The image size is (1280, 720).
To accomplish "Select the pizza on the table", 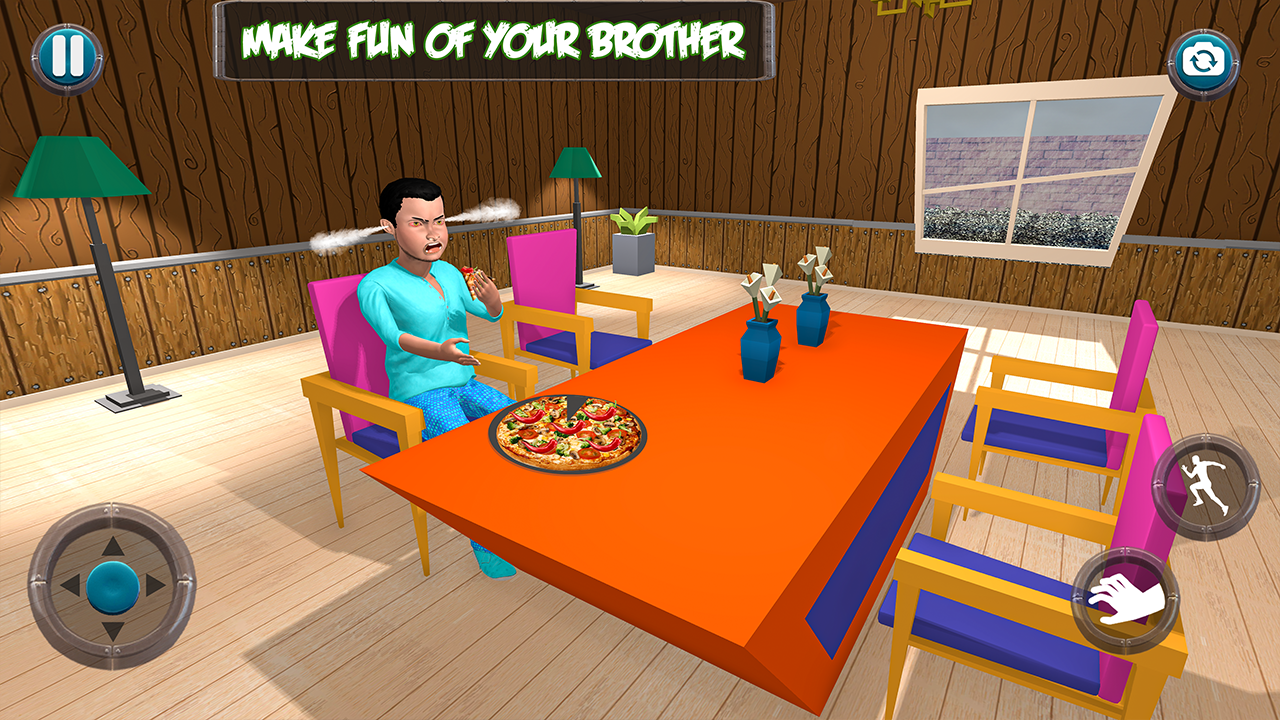I will point(570,435).
